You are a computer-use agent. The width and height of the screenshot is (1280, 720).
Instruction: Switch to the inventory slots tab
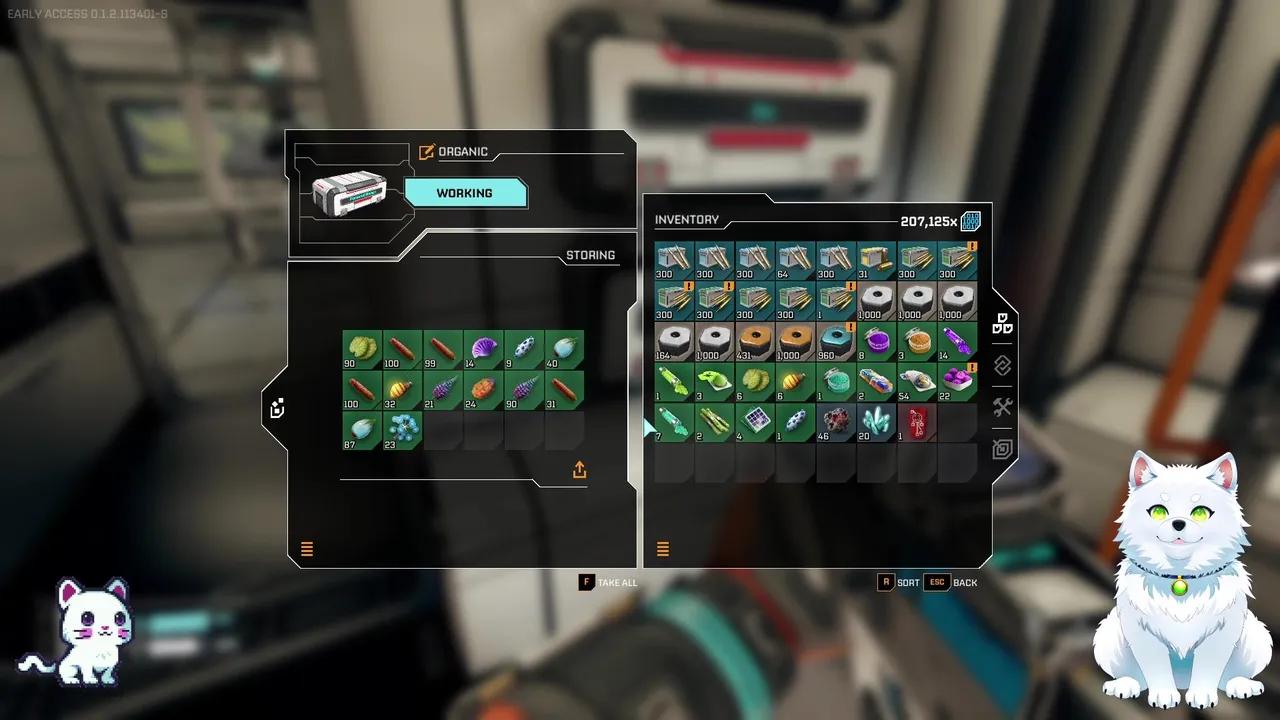coord(1003,325)
